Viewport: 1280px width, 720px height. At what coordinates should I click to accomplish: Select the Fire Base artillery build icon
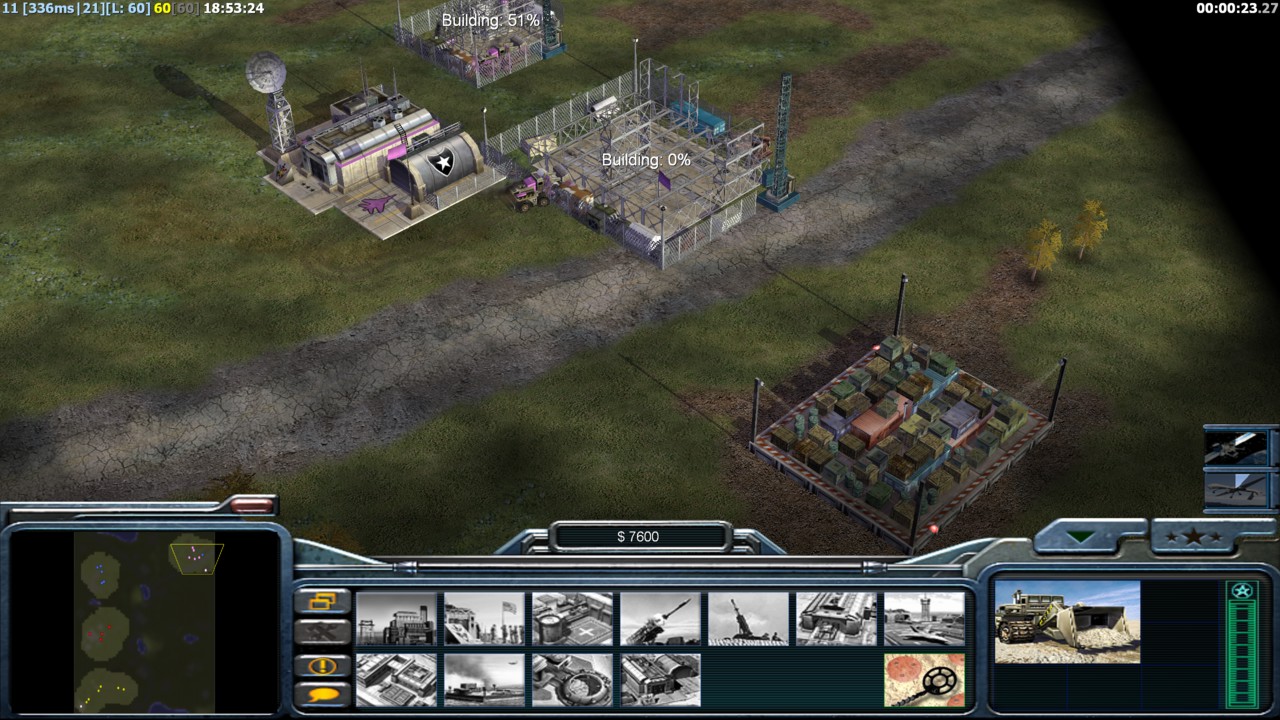coord(748,619)
